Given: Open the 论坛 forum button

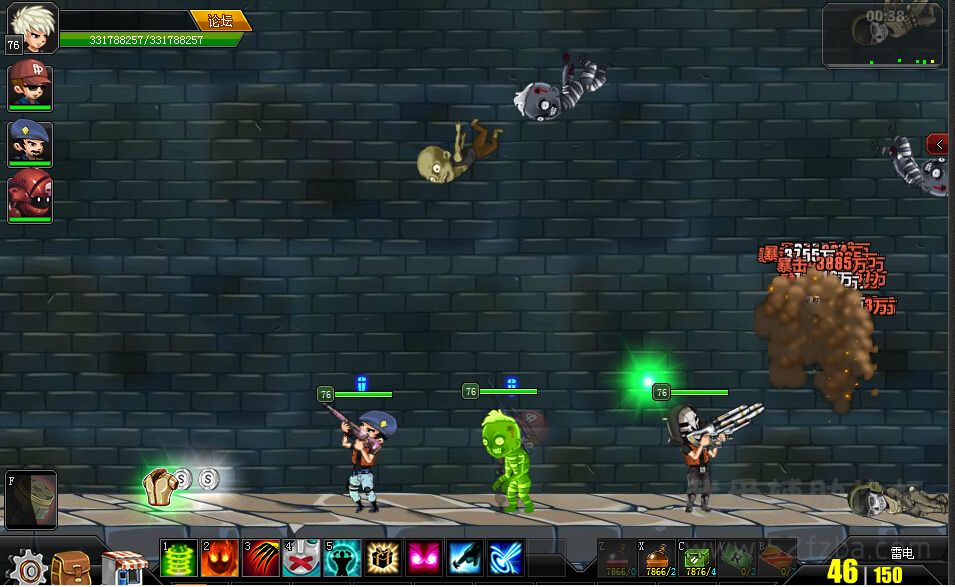Looking at the screenshot, I should pyautogui.click(x=218, y=20).
